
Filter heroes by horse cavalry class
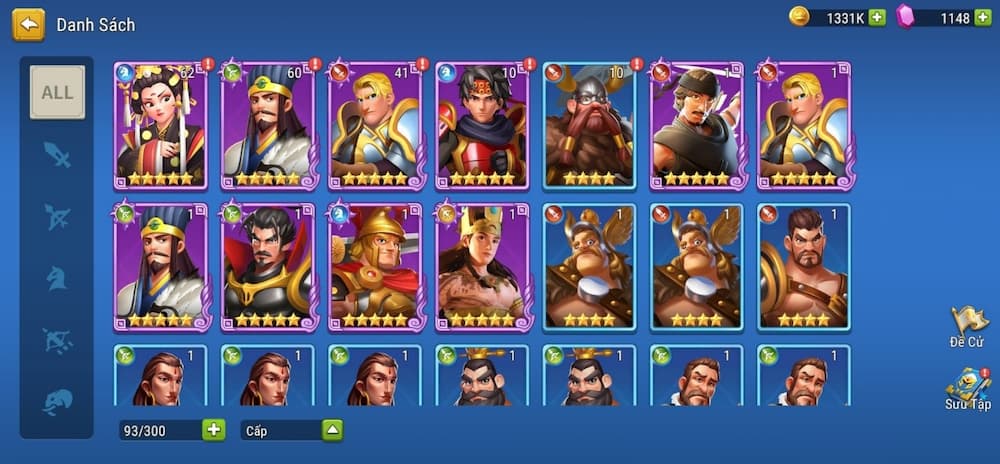57,278
